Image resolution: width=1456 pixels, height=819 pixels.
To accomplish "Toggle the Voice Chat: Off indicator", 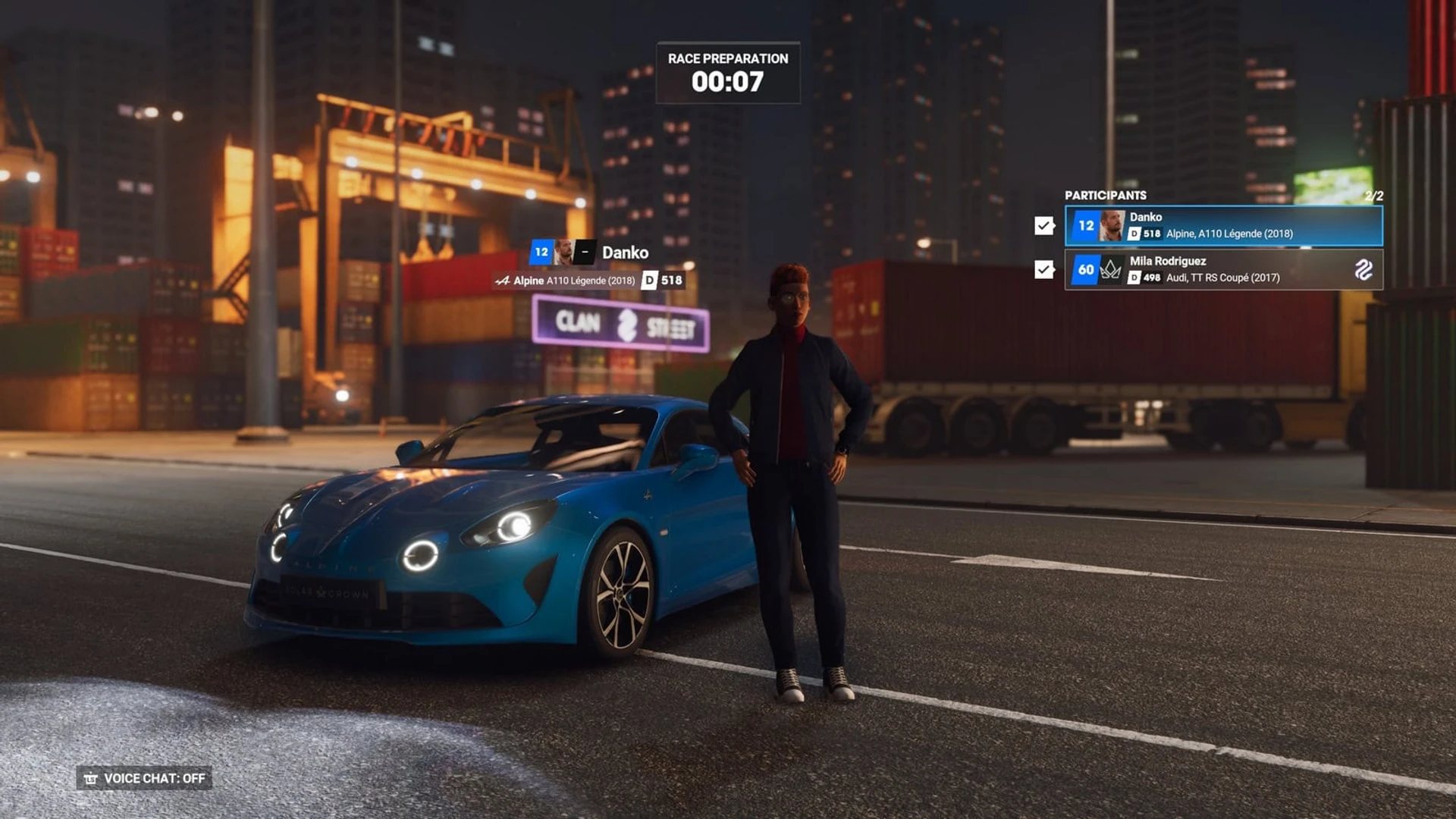I will pos(144,778).
